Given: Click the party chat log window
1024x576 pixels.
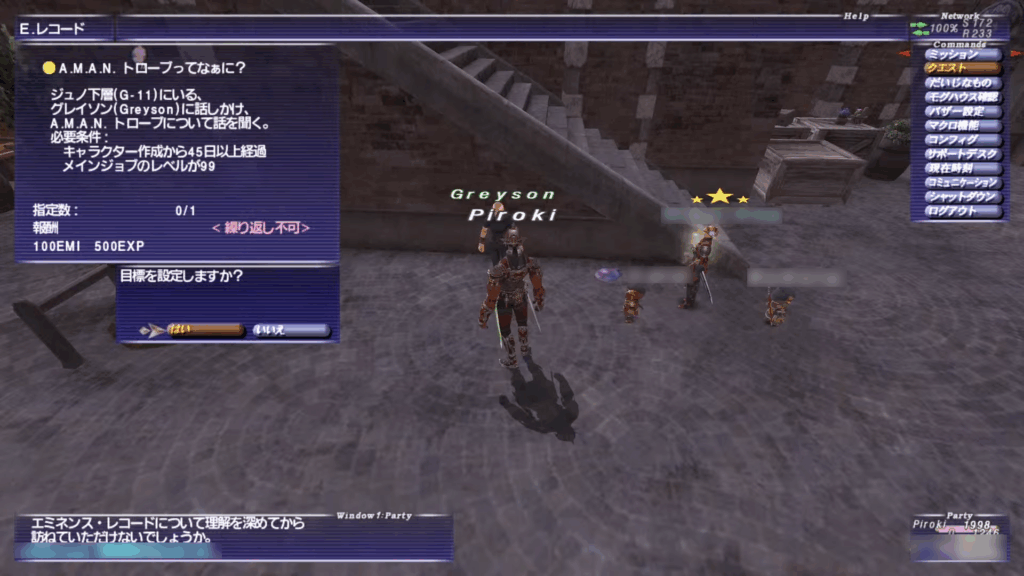Looking at the screenshot, I should point(232,537).
